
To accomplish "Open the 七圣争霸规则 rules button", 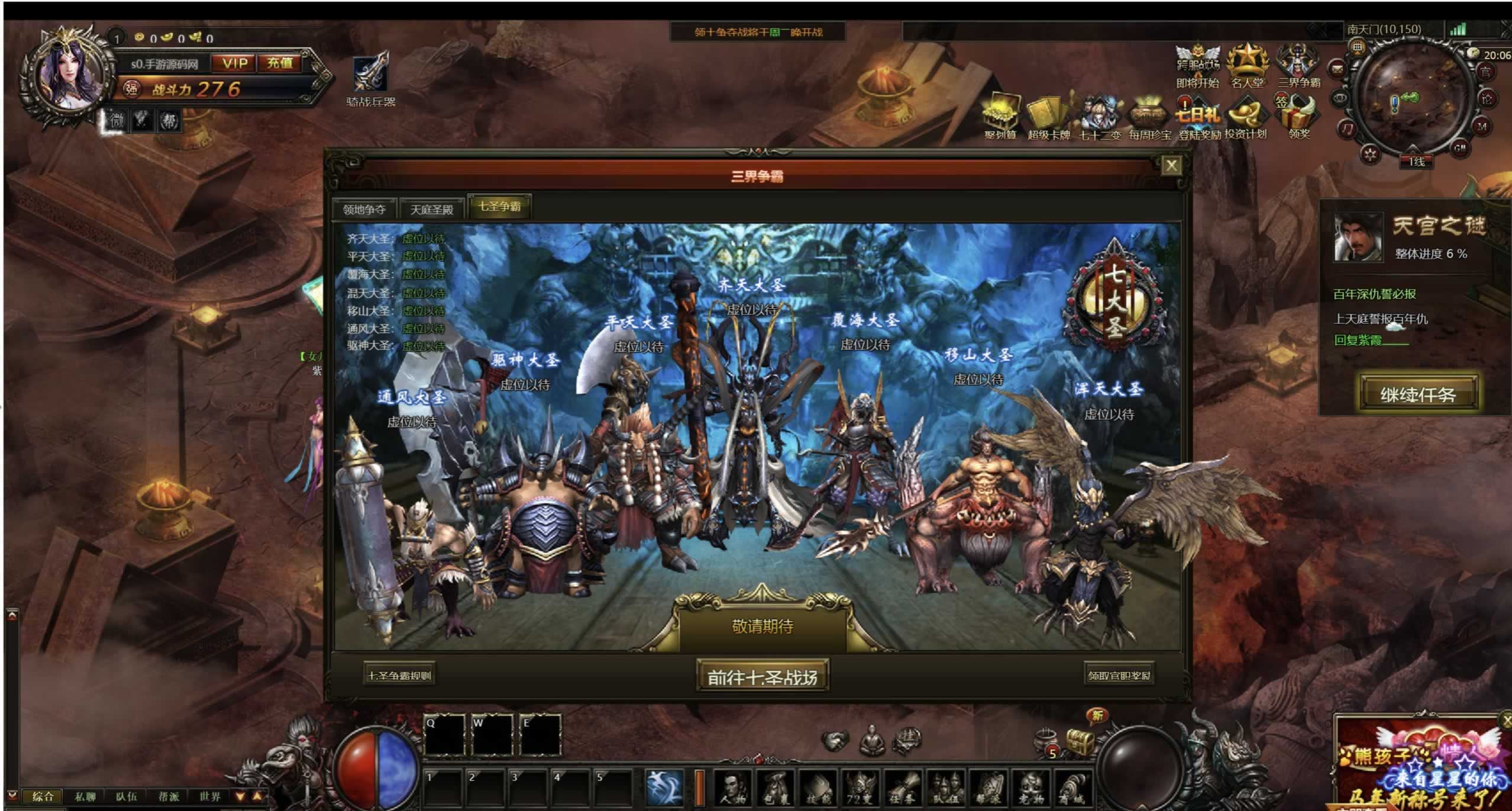I will (x=400, y=675).
